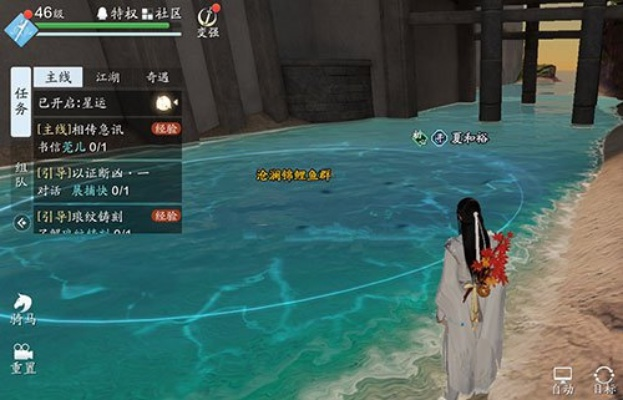Open the player avatar sword icon
Viewport: 623px width, 400px height.
tap(20, 27)
